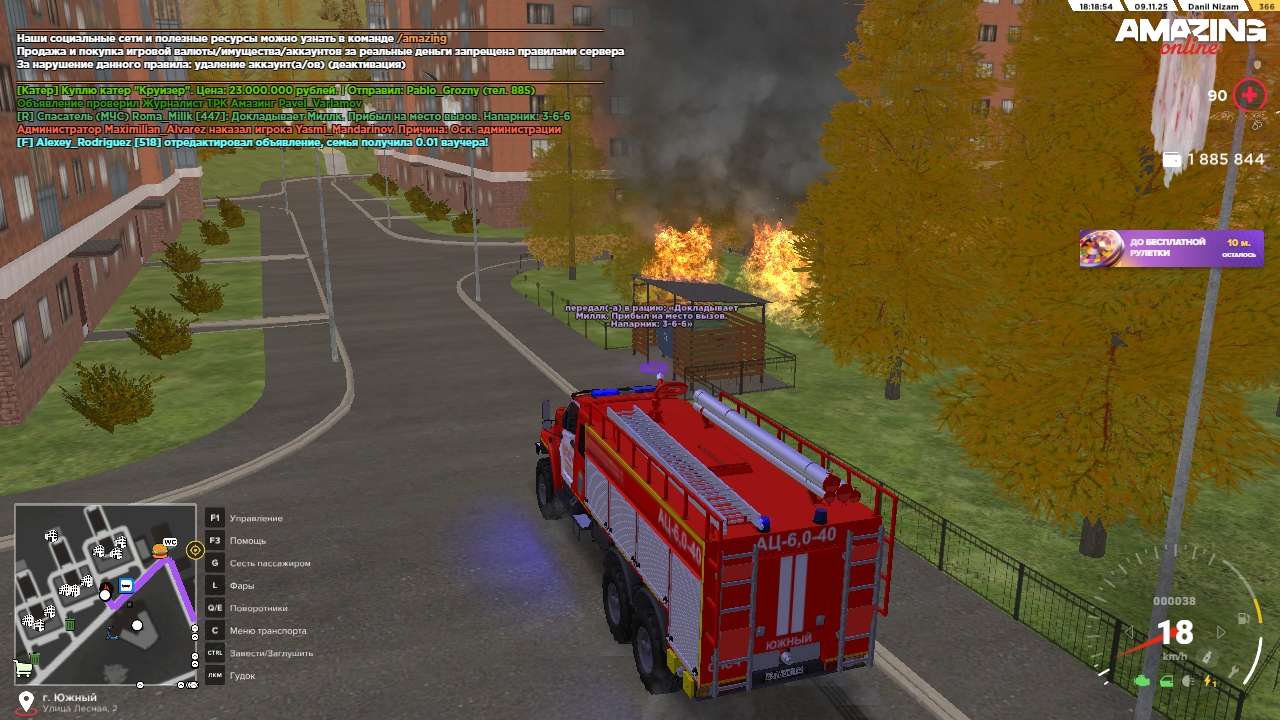The height and width of the screenshot is (720, 1280).
Task: Click the blue scooter marker on the minimap
Action: (112, 632)
